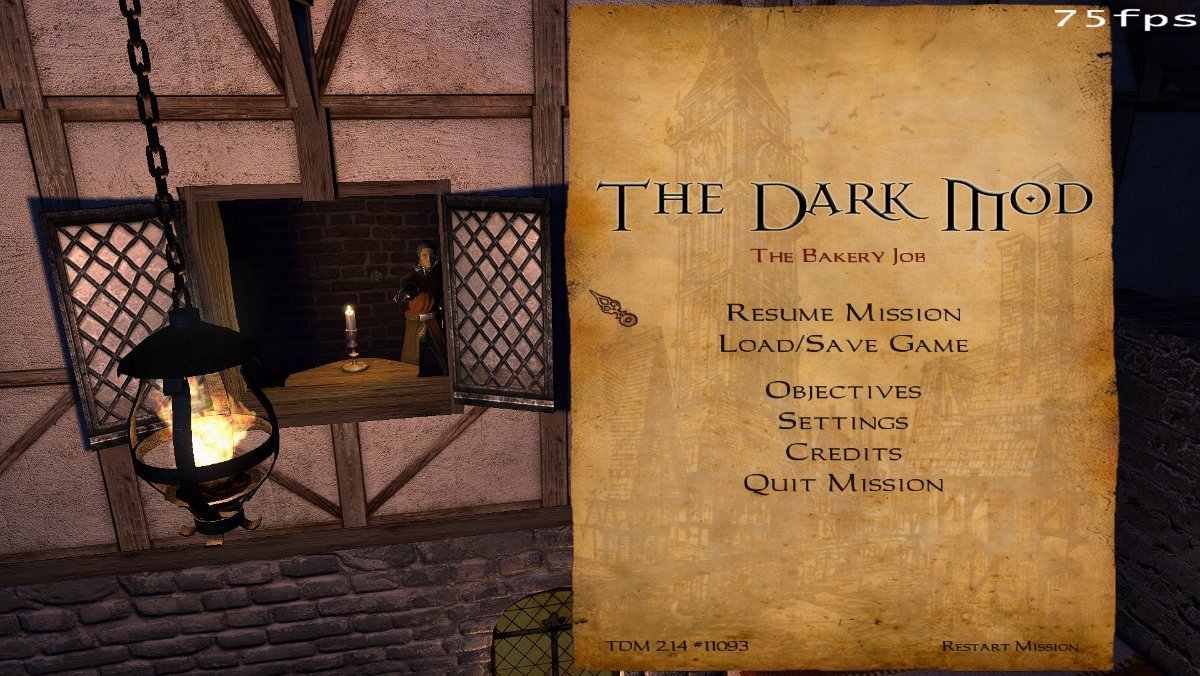Show the Credits

[x=843, y=453]
